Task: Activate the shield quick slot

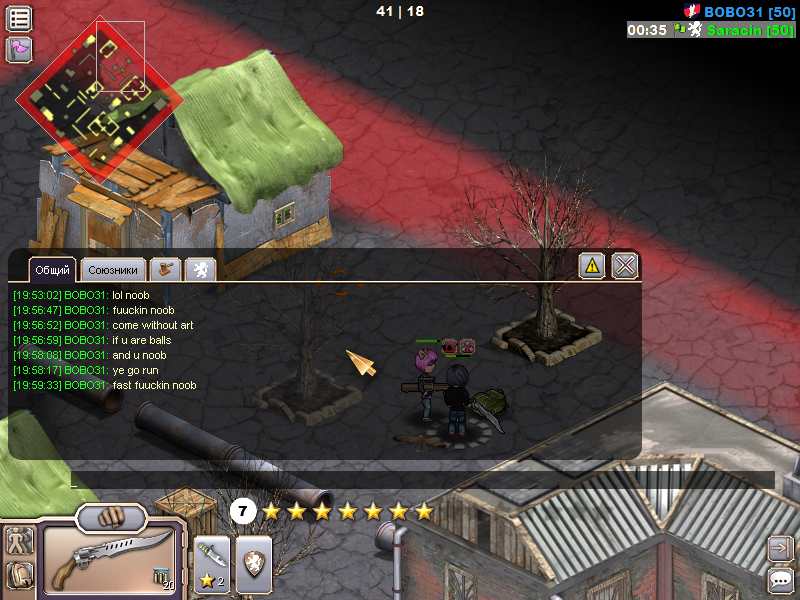Action: pyautogui.click(x=253, y=561)
